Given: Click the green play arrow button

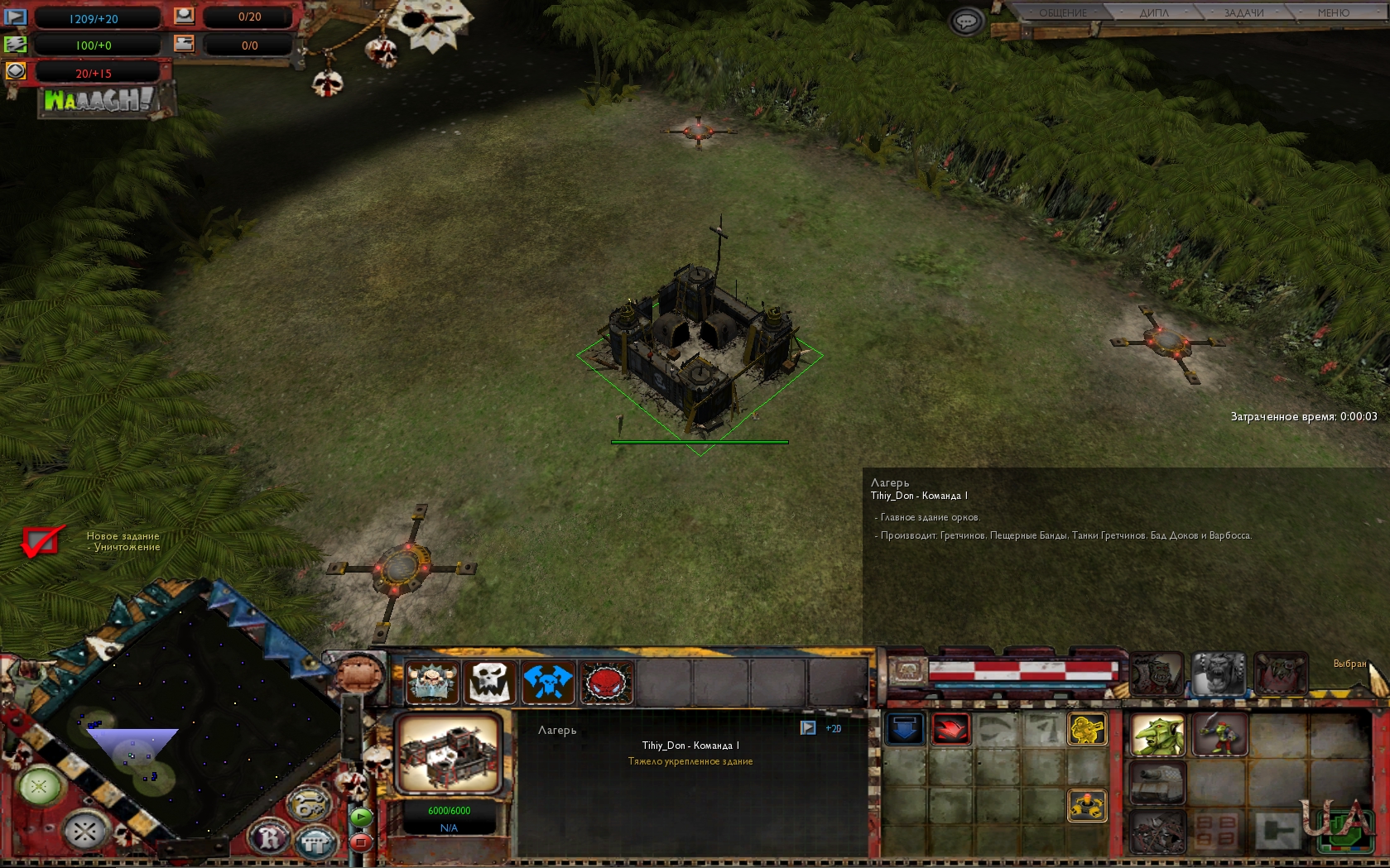Looking at the screenshot, I should pos(361,817).
